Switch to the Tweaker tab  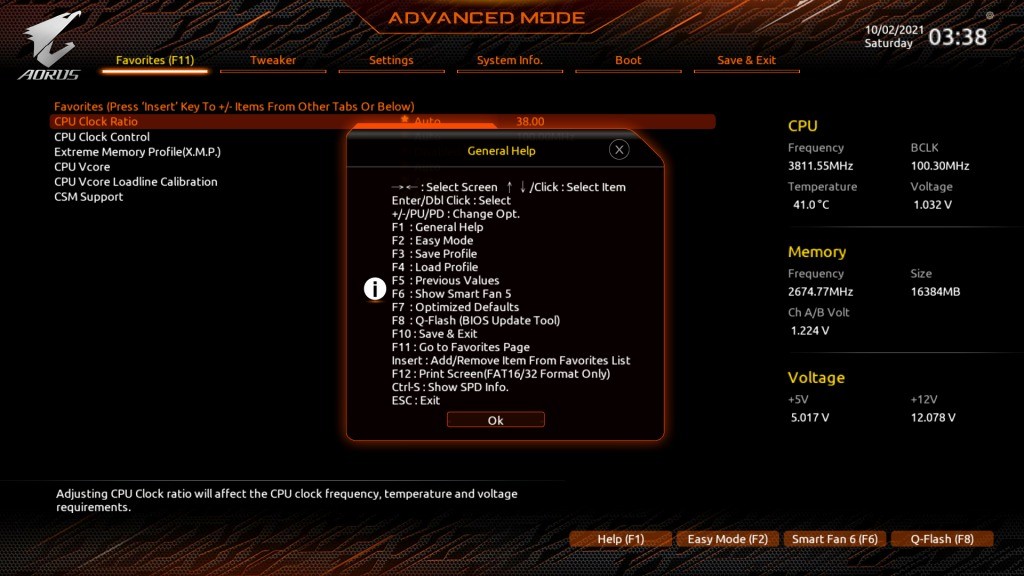(273, 61)
